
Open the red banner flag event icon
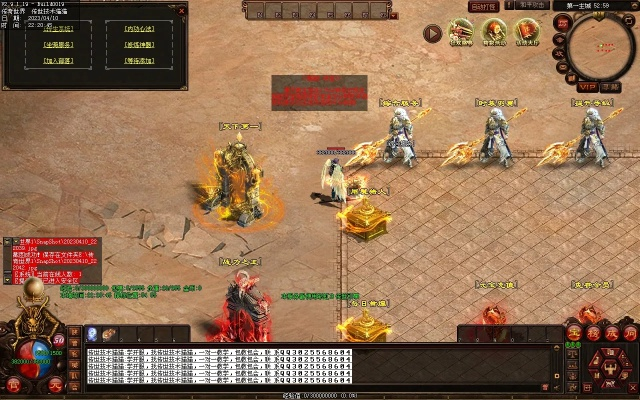tap(526, 32)
